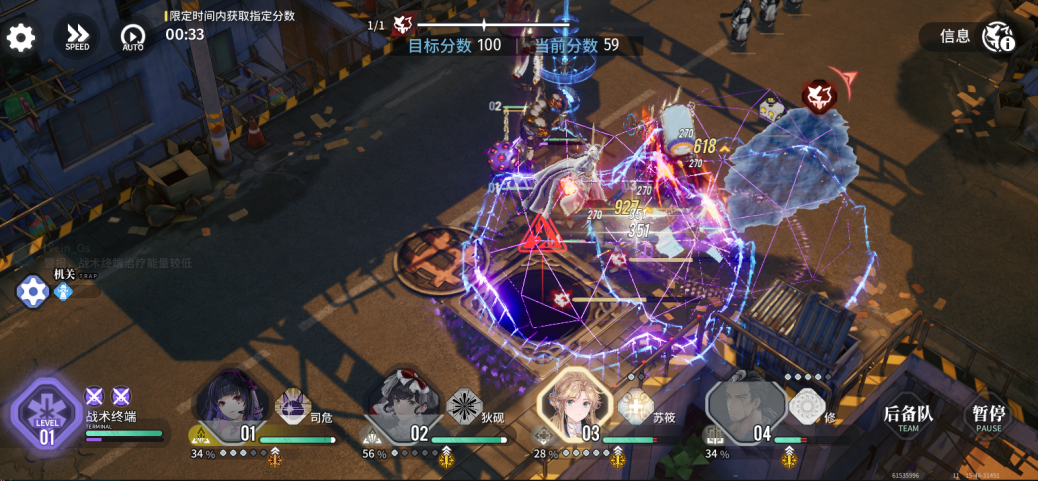
Task: Select character 04 修 portrait
Action: click(x=745, y=407)
